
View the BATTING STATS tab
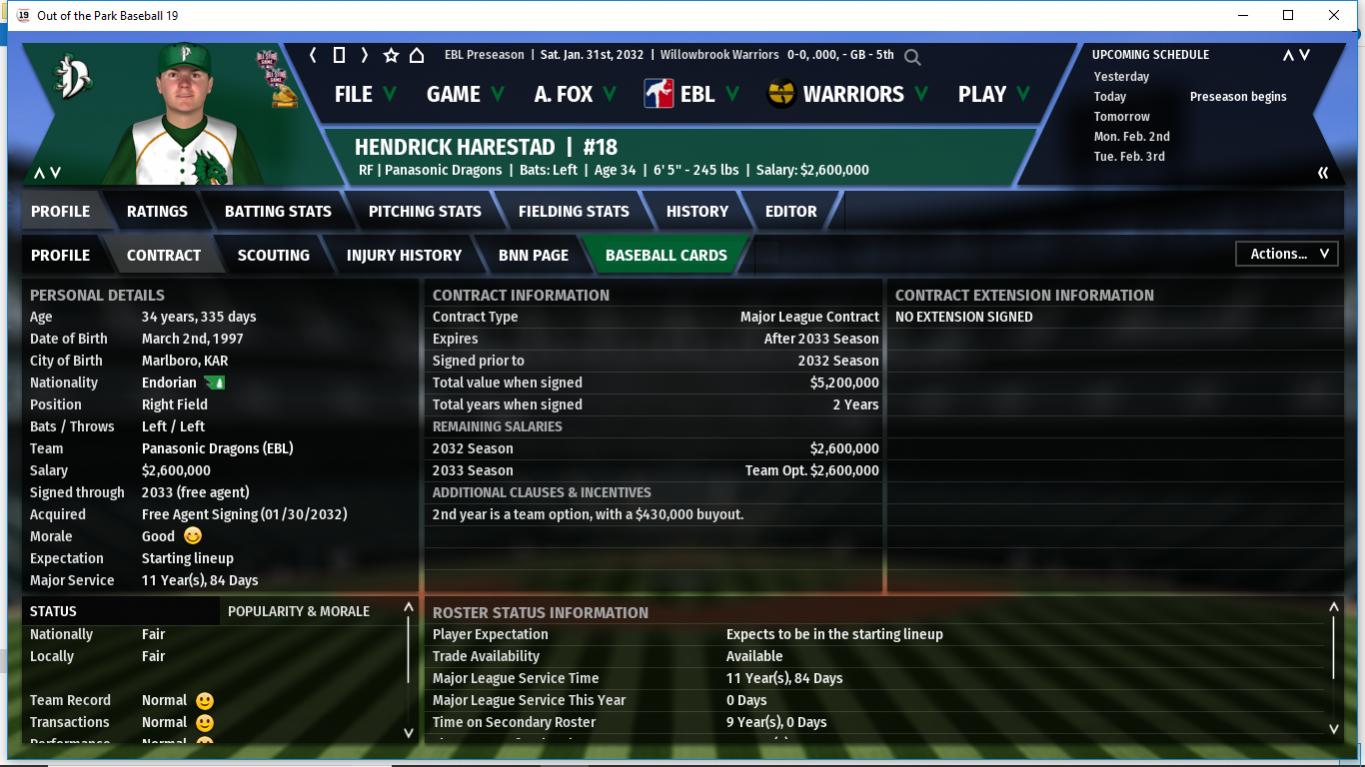click(278, 211)
